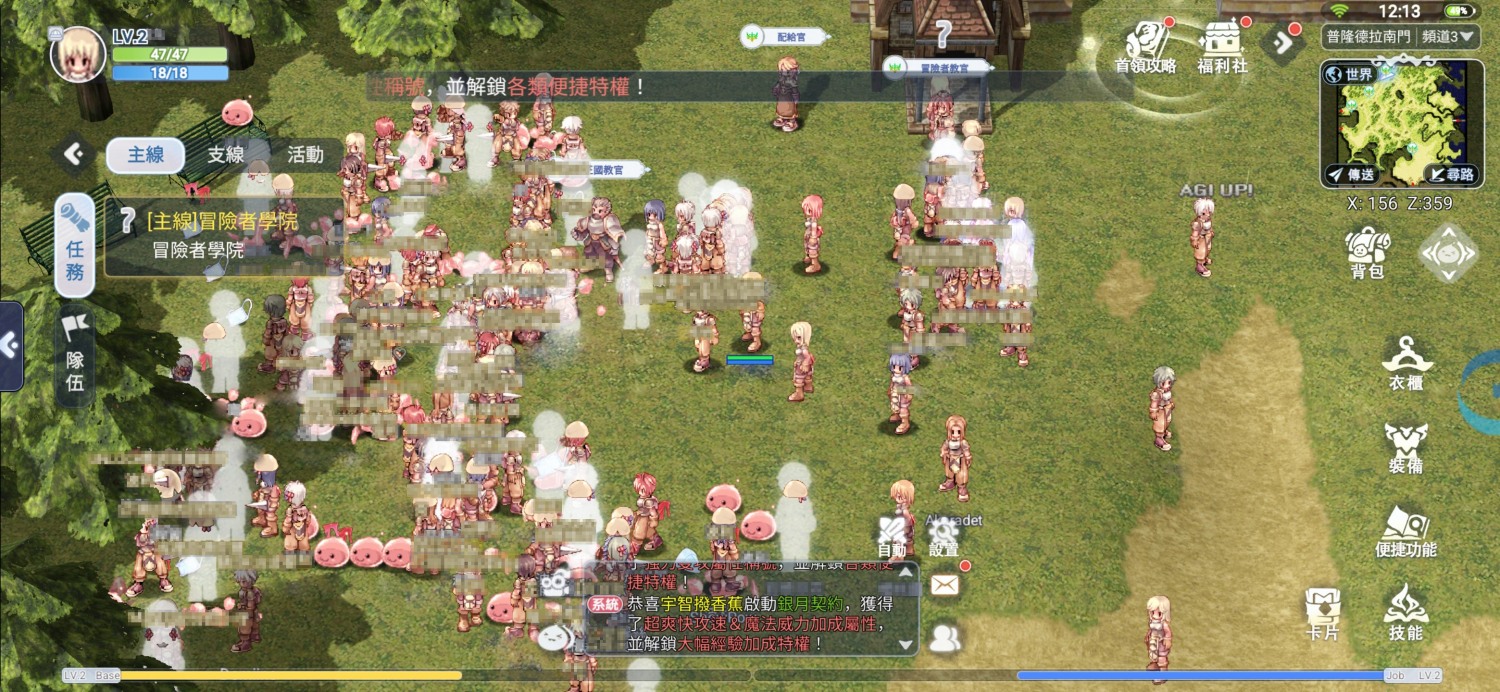This screenshot has height=692, width=1500.
Task: Open the 首領攻略 boss guide
Action: tap(1145, 47)
